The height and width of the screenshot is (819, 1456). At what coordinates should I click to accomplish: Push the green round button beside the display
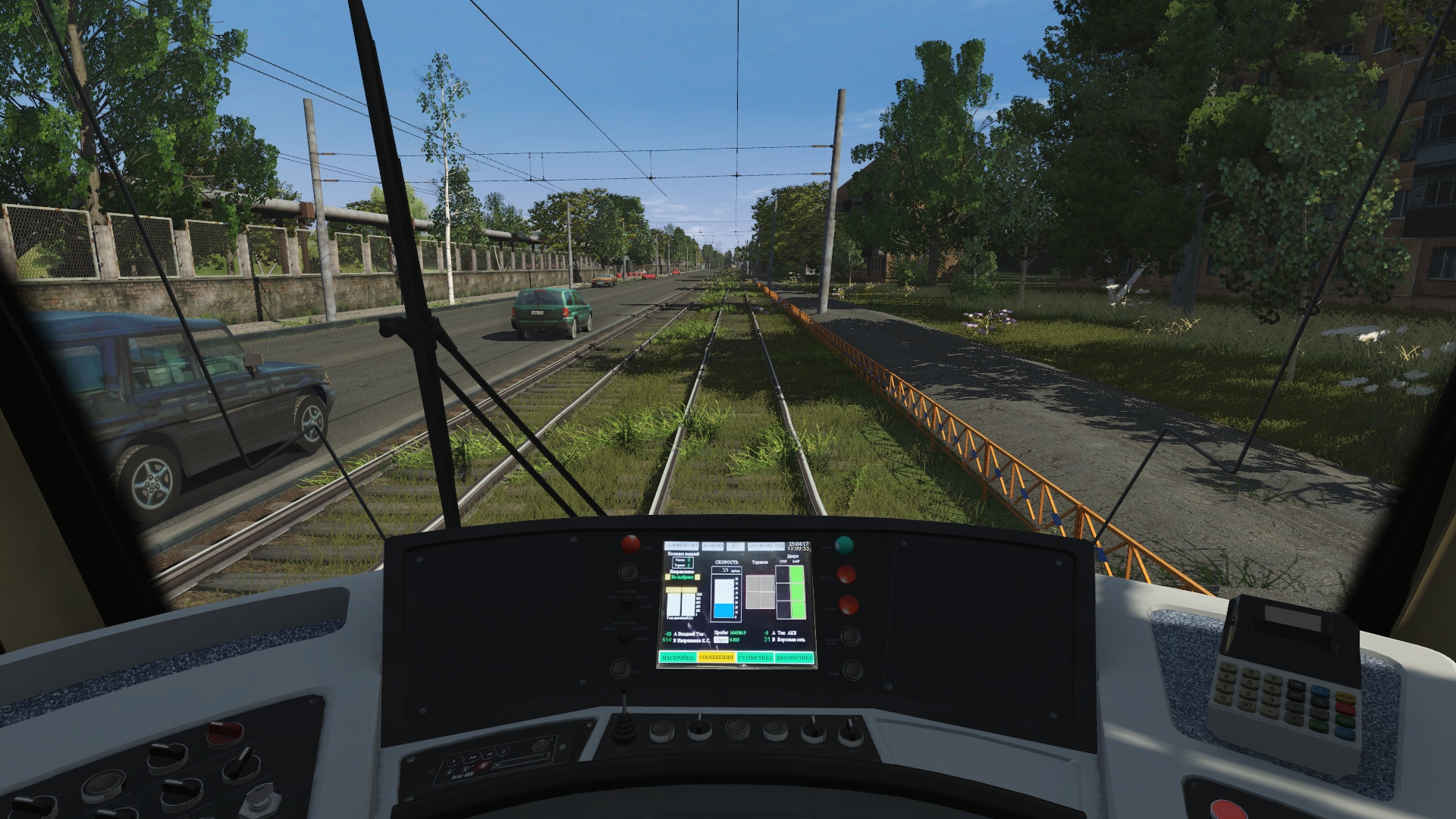(843, 545)
